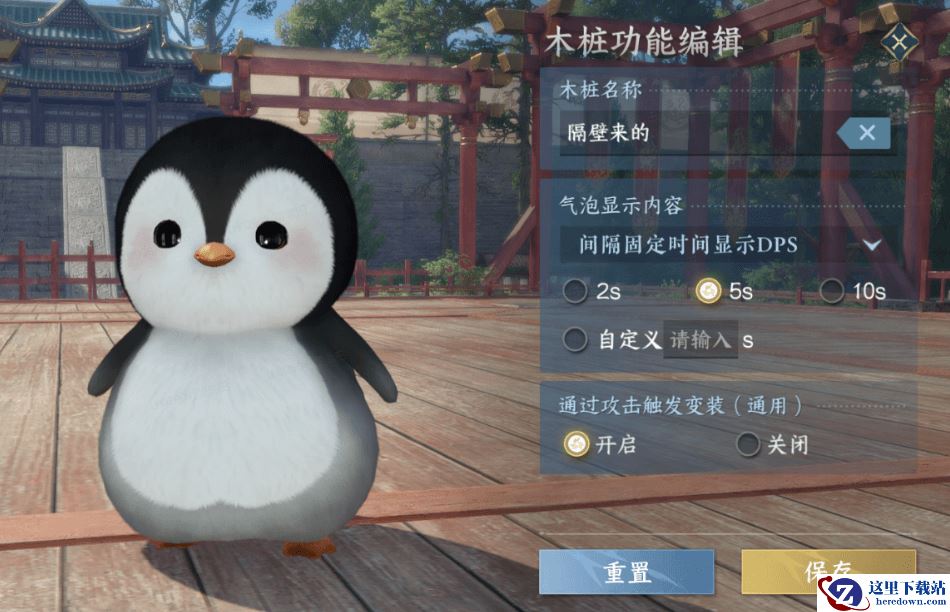Viewport: 950px width, 612px height.
Task: Save settings with the 保存 button
Action: [827, 570]
